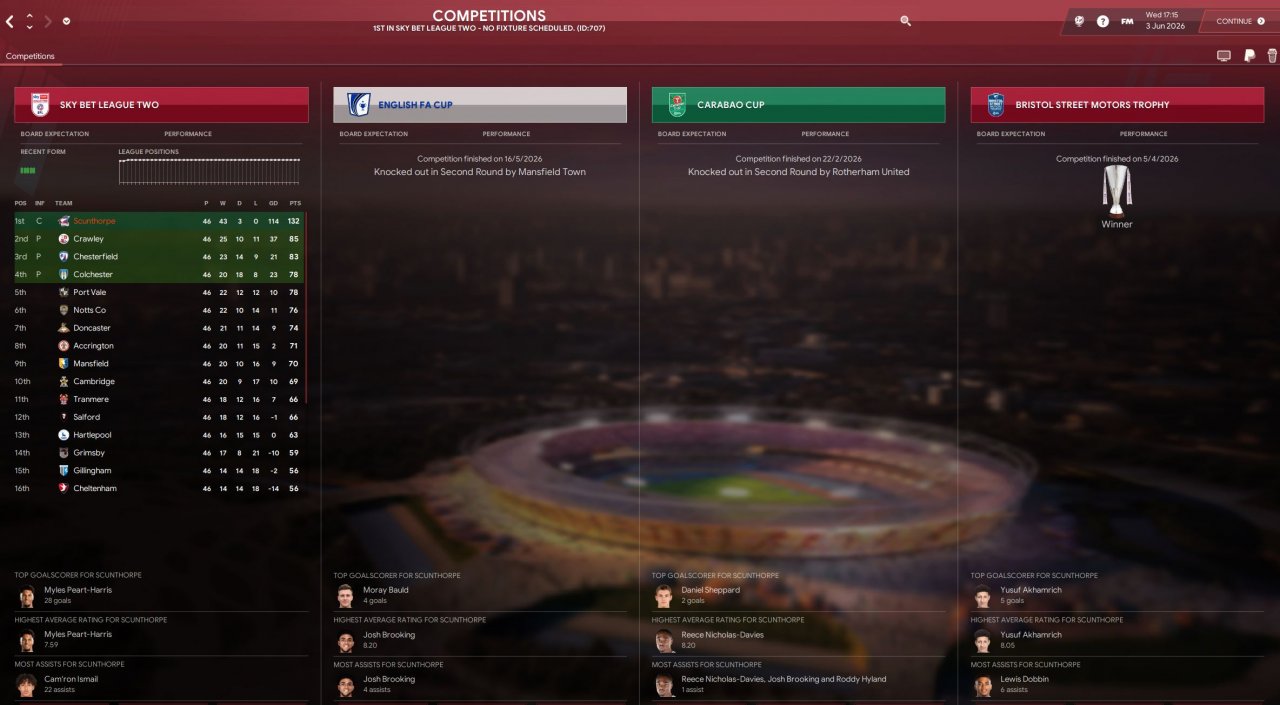Open Daniel Sheppard player profile
This screenshot has width=1280, height=705.
coord(710,590)
